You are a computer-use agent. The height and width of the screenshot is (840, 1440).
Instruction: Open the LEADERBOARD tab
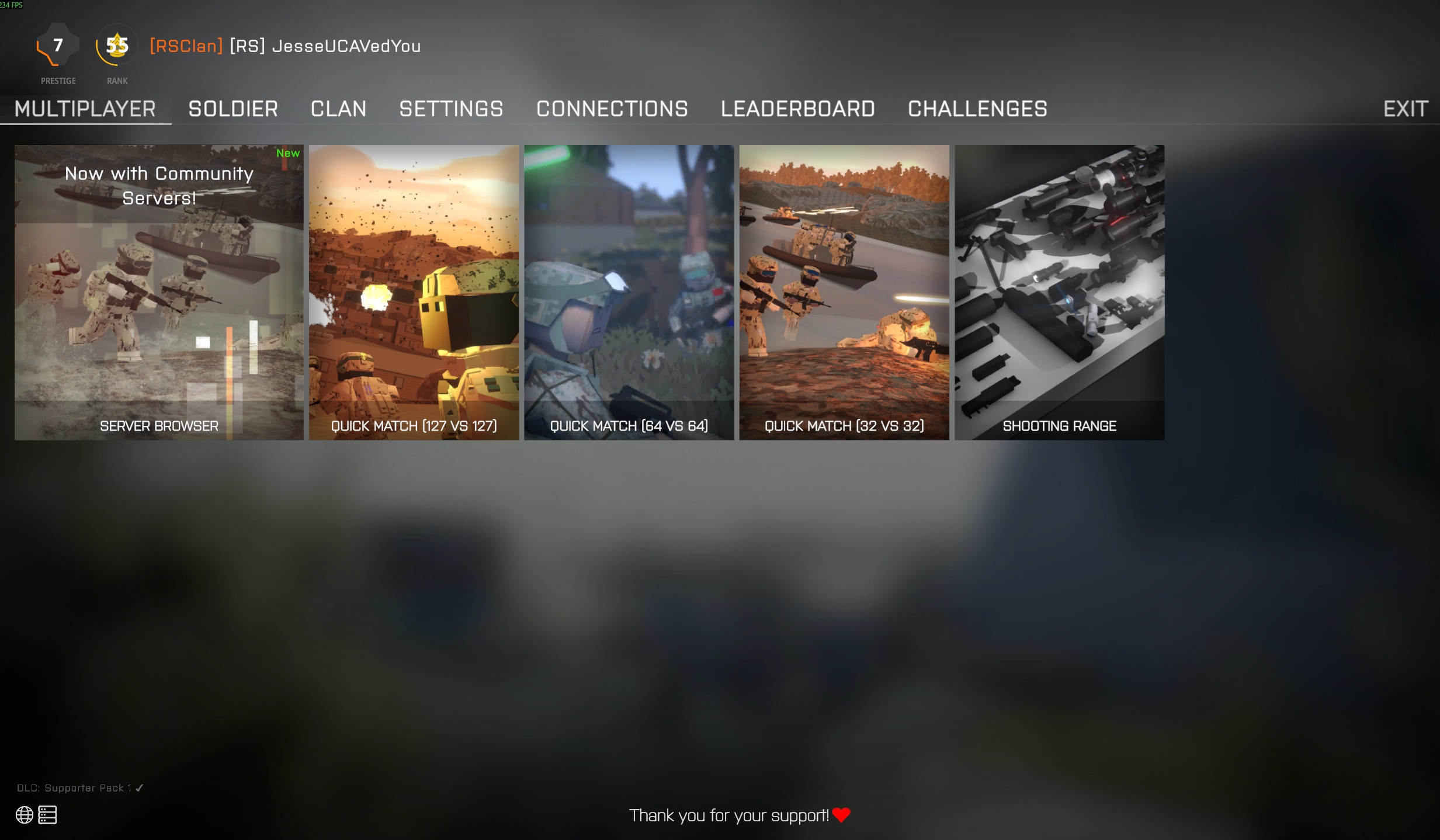pos(798,109)
